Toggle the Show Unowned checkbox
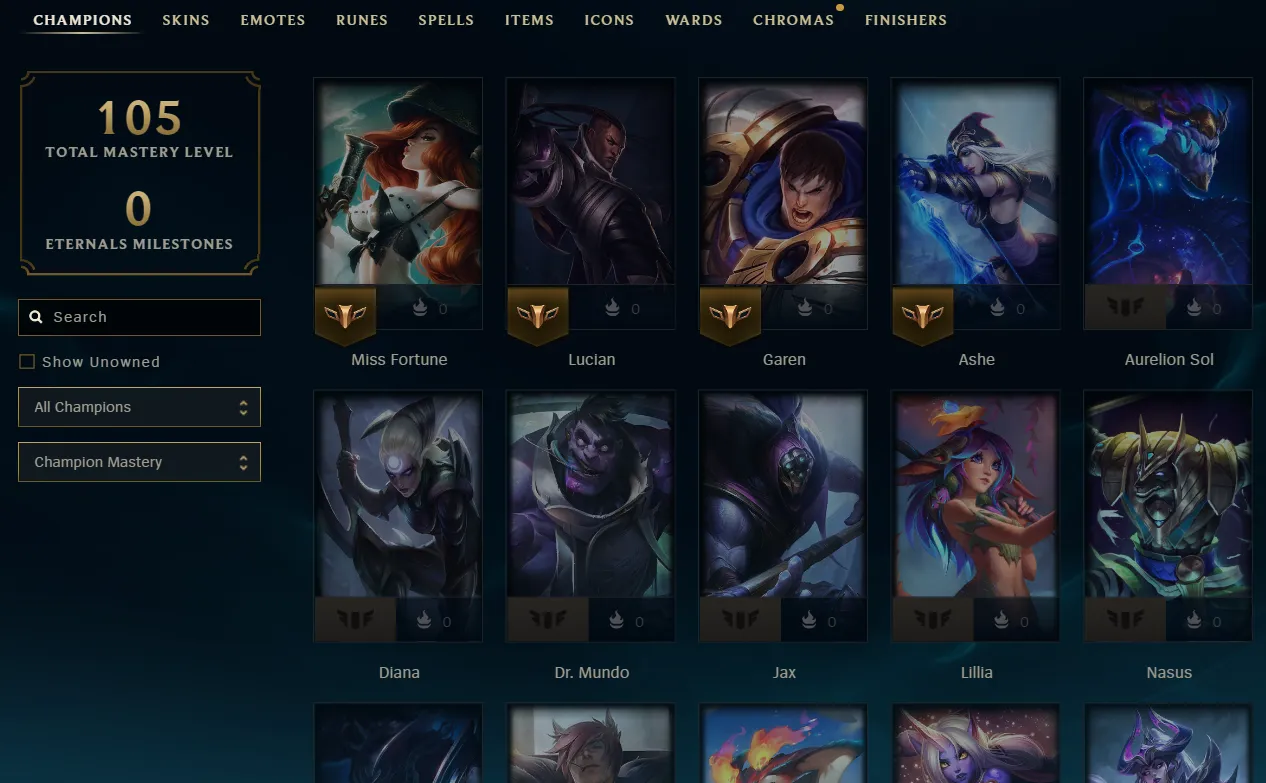This screenshot has height=783, width=1266. pyautogui.click(x=27, y=362)
